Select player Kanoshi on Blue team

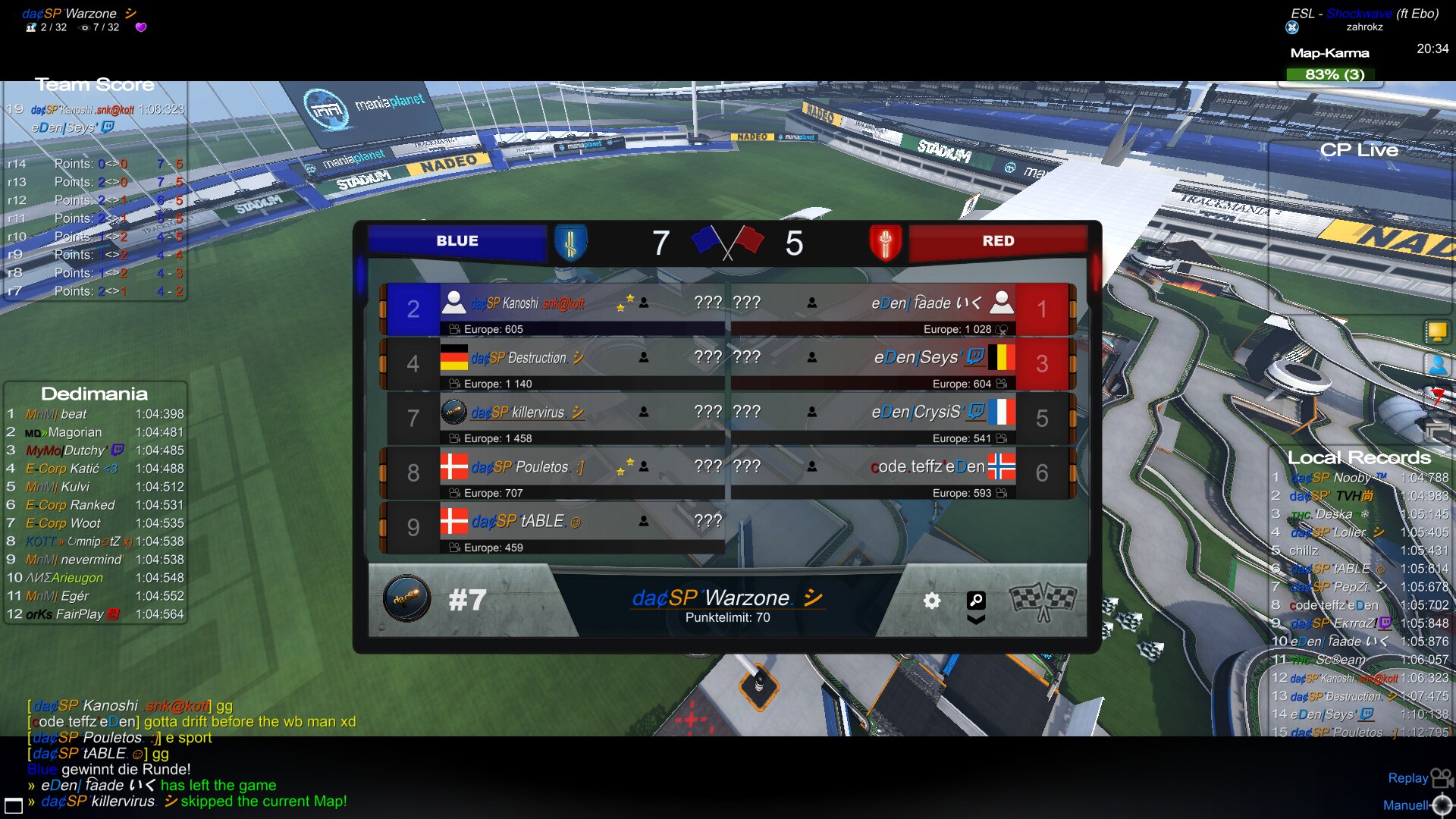tap(527, 303)
